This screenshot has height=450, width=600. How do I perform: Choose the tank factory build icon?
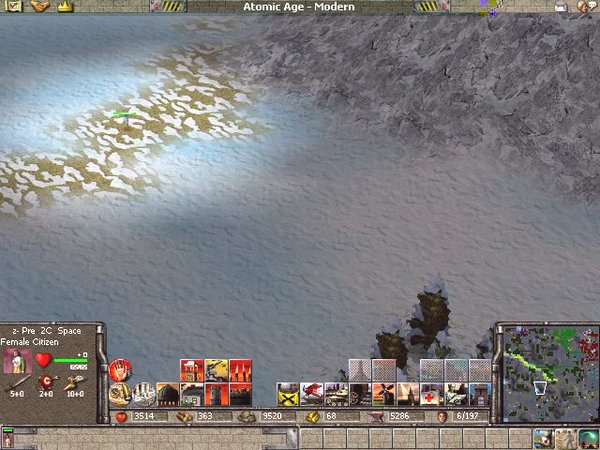tap(335, 393)
